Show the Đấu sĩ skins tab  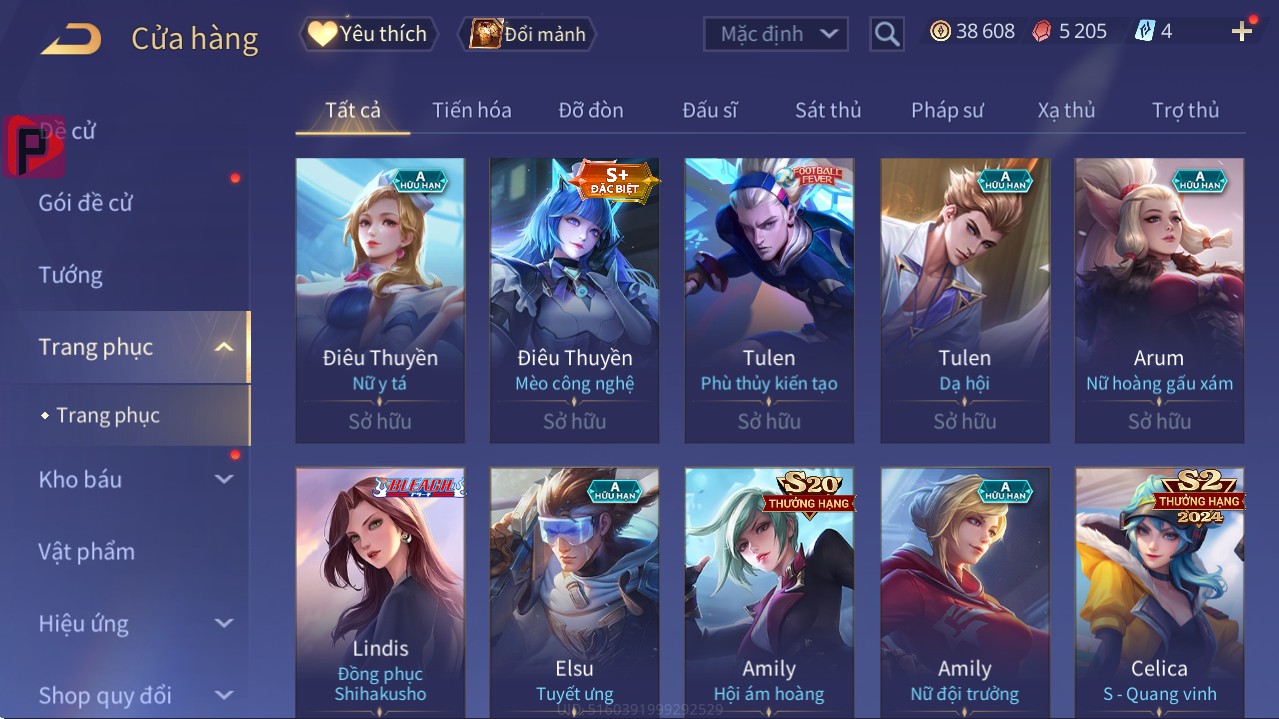(x=709, y=110)
